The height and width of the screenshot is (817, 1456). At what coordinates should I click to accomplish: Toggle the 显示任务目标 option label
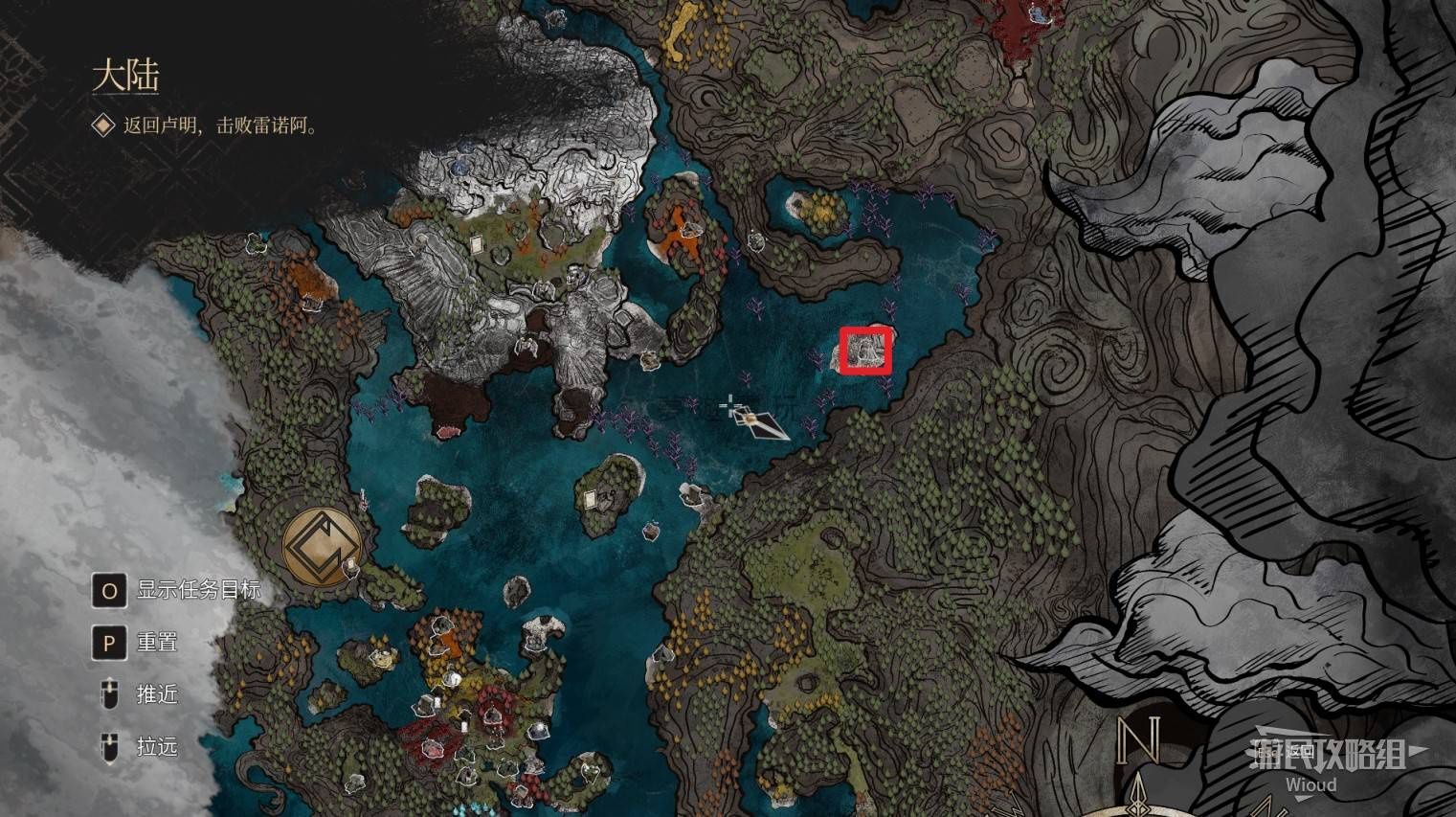point(197,590)
